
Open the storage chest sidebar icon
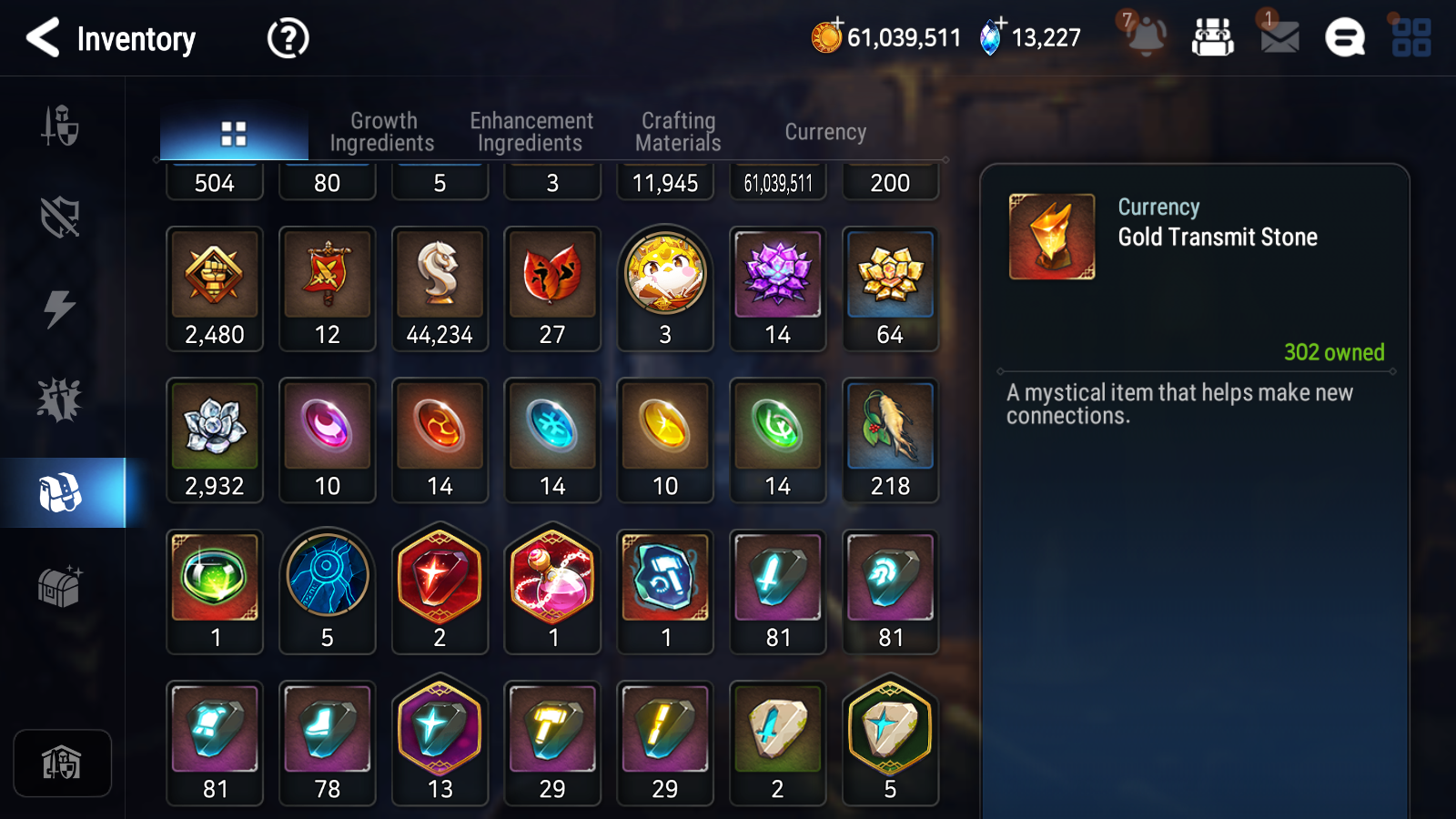click(x=60, y=587)
